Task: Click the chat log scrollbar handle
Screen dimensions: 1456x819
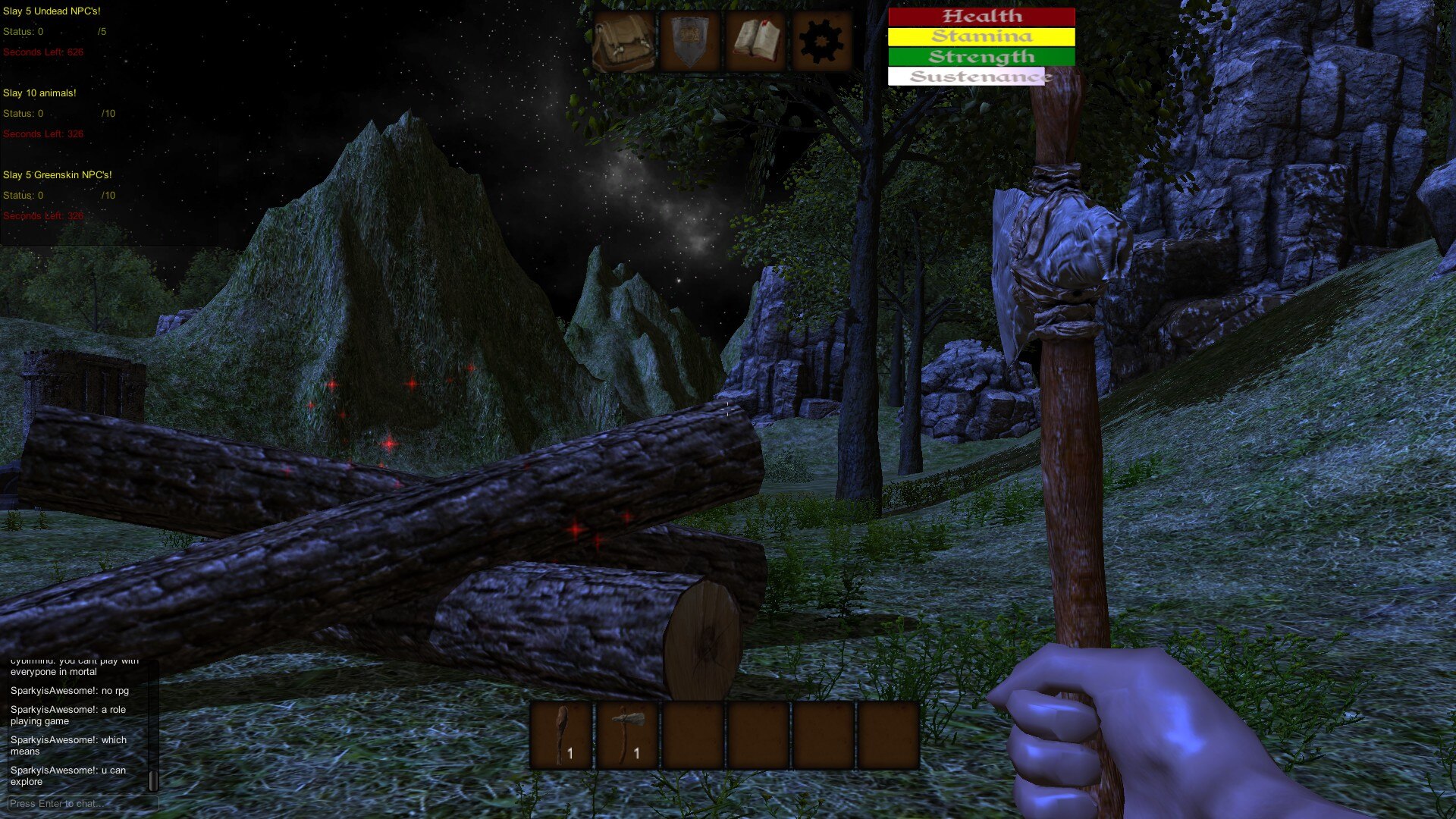Action: [x=153, y=780]
